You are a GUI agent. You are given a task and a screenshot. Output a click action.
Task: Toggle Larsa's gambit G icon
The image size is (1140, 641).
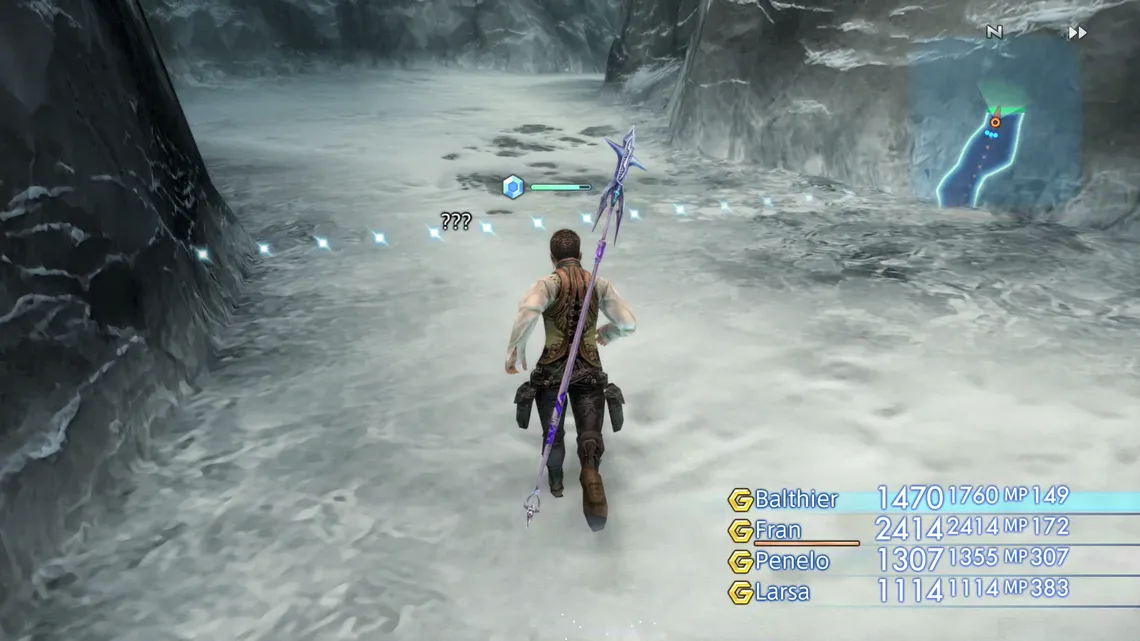tap(740, 592)
